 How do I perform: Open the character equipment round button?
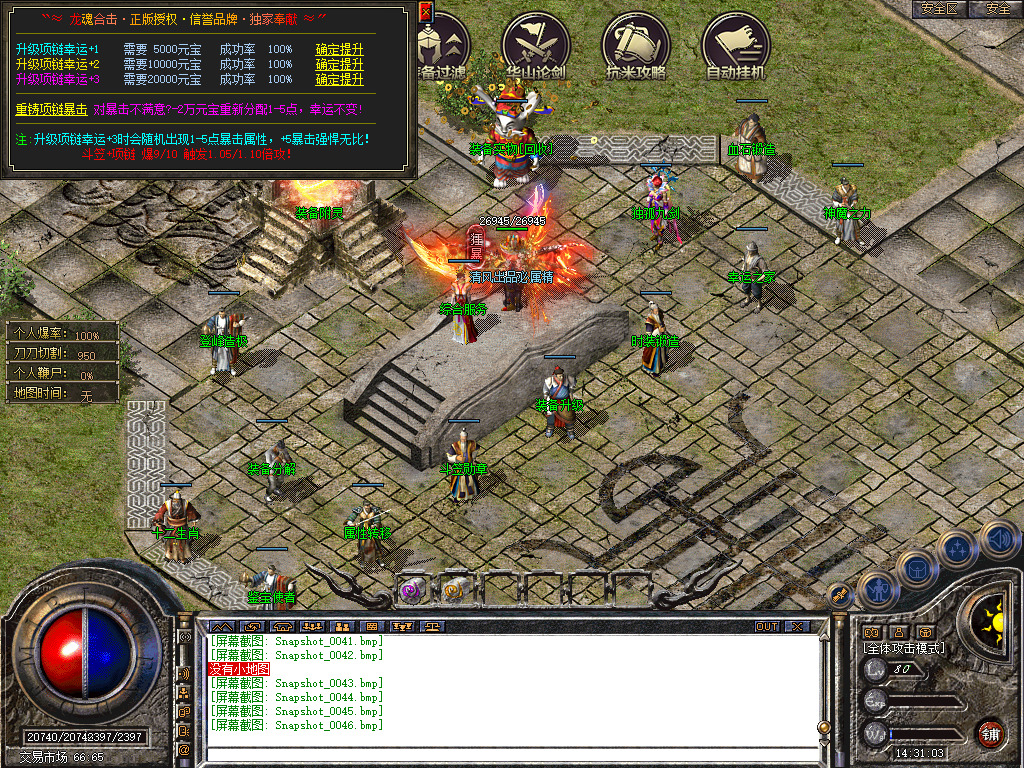876,590
